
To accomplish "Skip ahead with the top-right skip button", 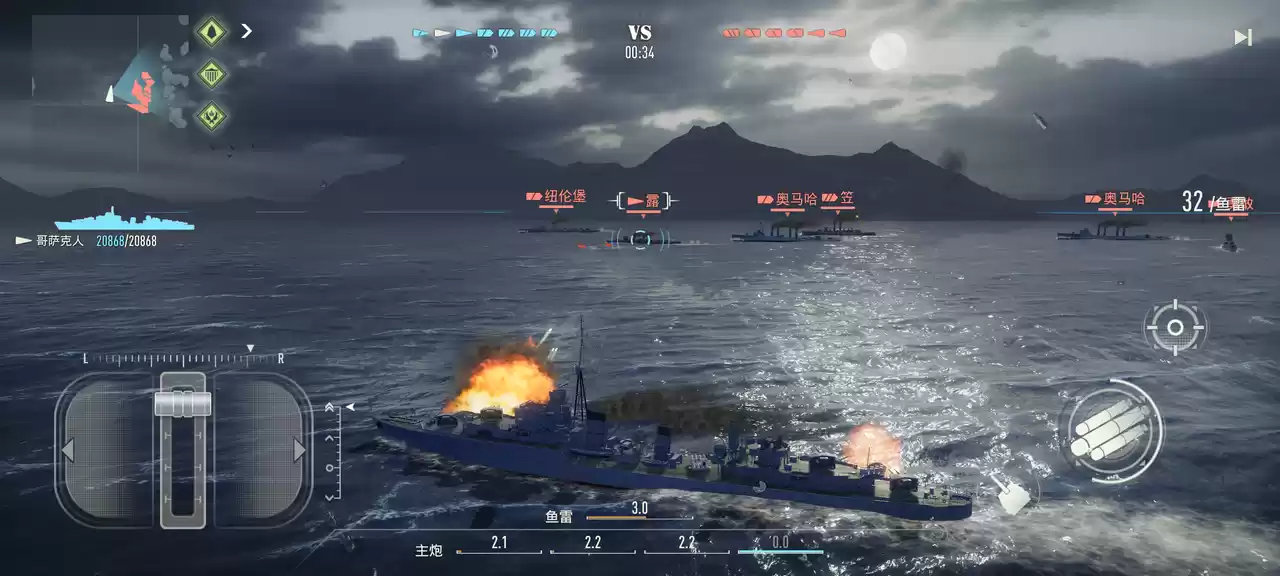I will (1242, 38).
